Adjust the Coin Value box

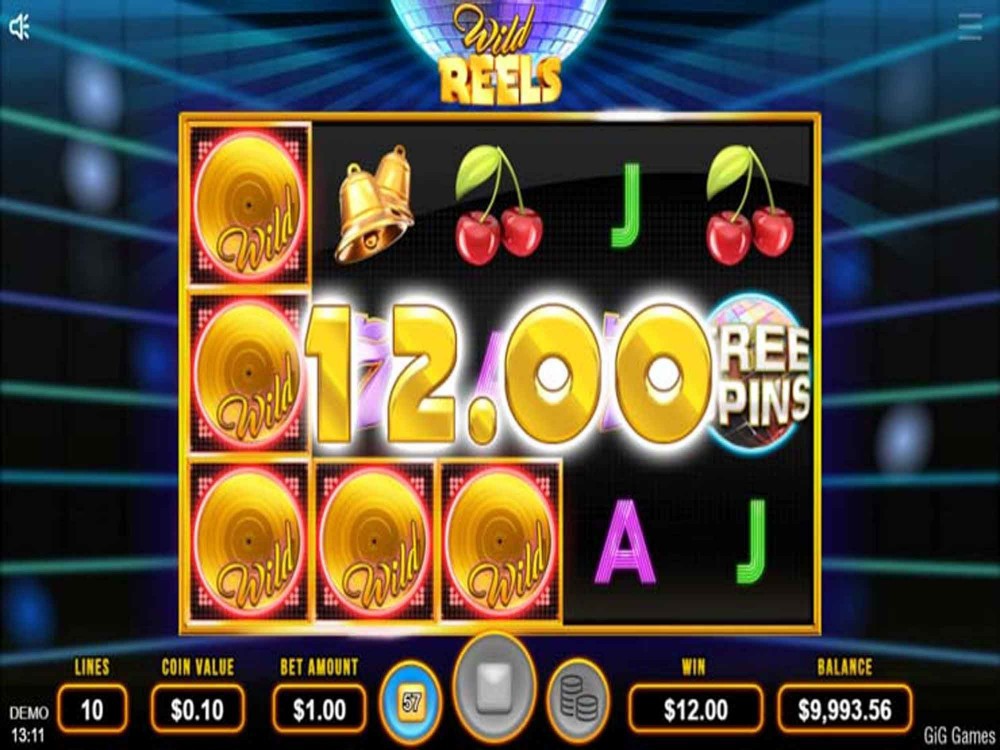[x=197, y=710]
